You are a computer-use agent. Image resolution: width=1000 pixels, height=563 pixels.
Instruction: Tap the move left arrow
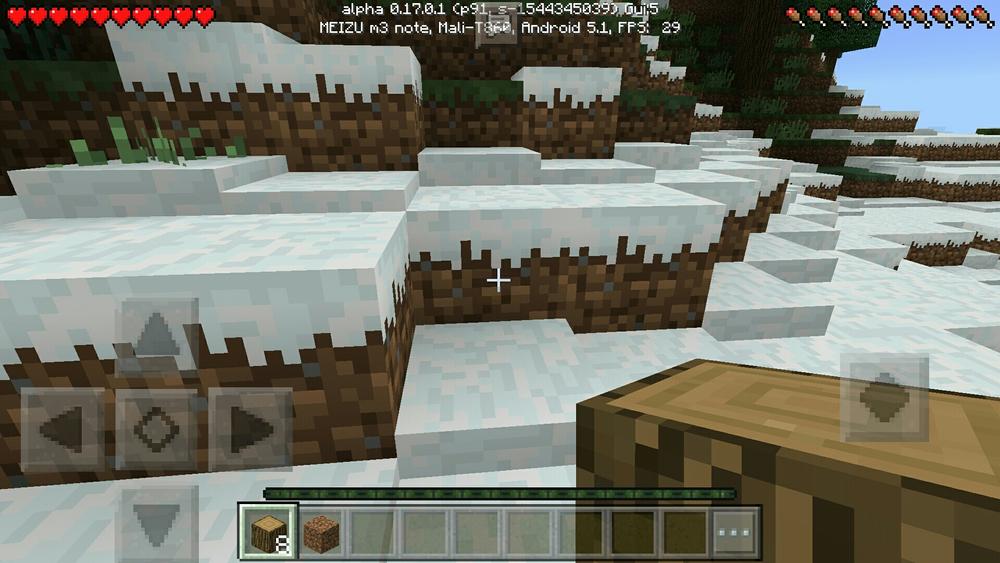coord(62,429)
